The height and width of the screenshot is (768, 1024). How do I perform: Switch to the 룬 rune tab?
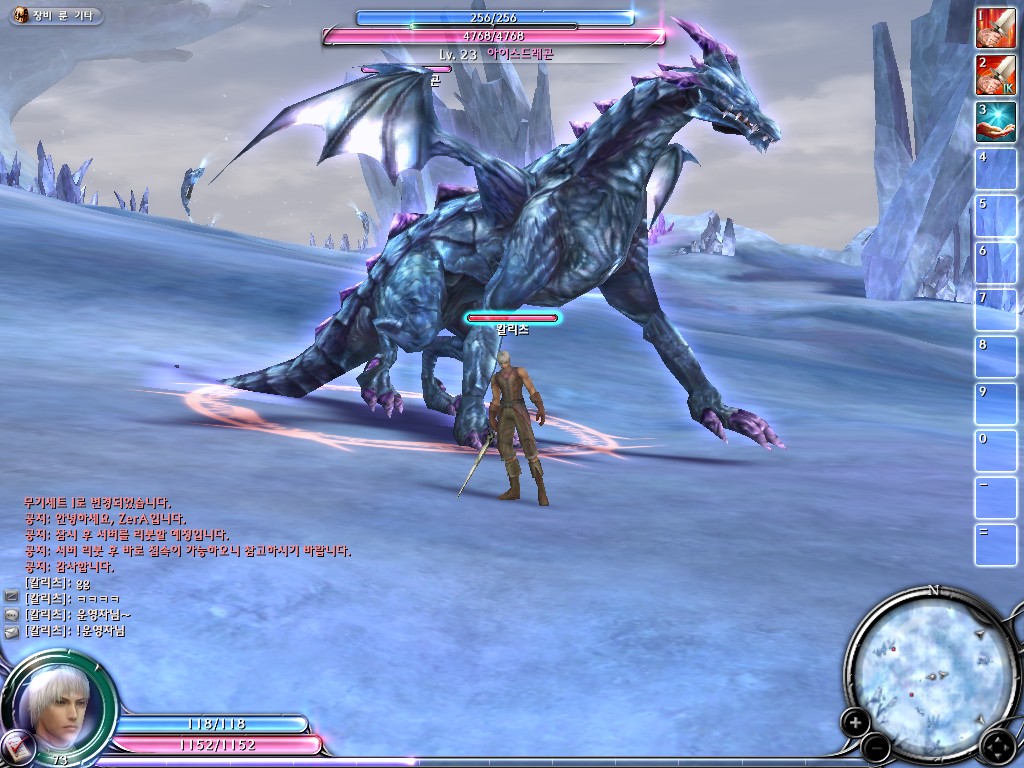61,16
